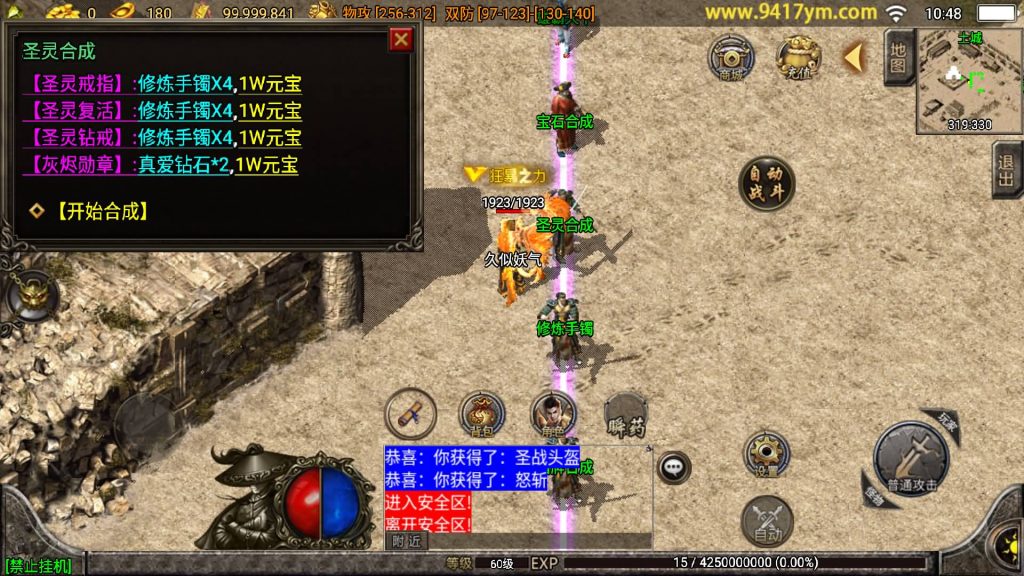Screen dimensions: 1024x576
Task: Choose the 圣灵复活 recipe entry
Action: pos(76,111)
